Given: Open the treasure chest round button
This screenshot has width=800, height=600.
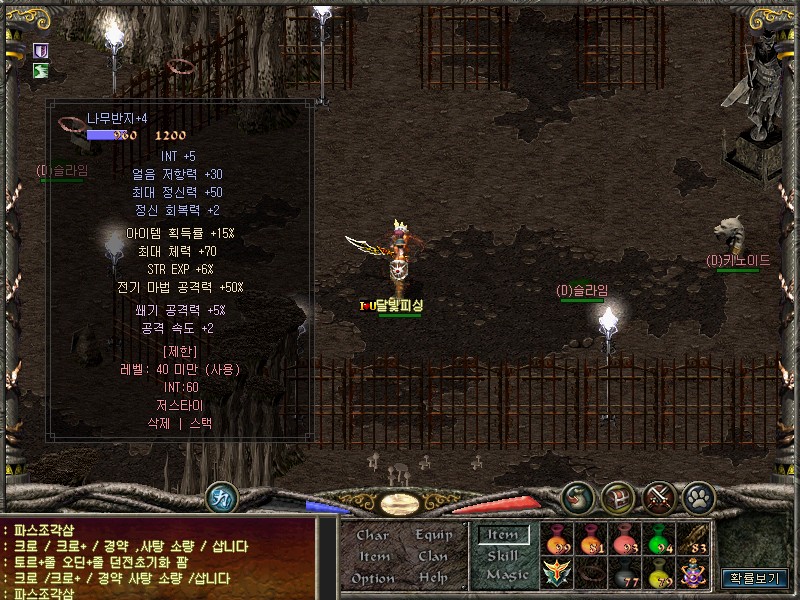Looking at the screenshot, I should (x=618, y=497).
